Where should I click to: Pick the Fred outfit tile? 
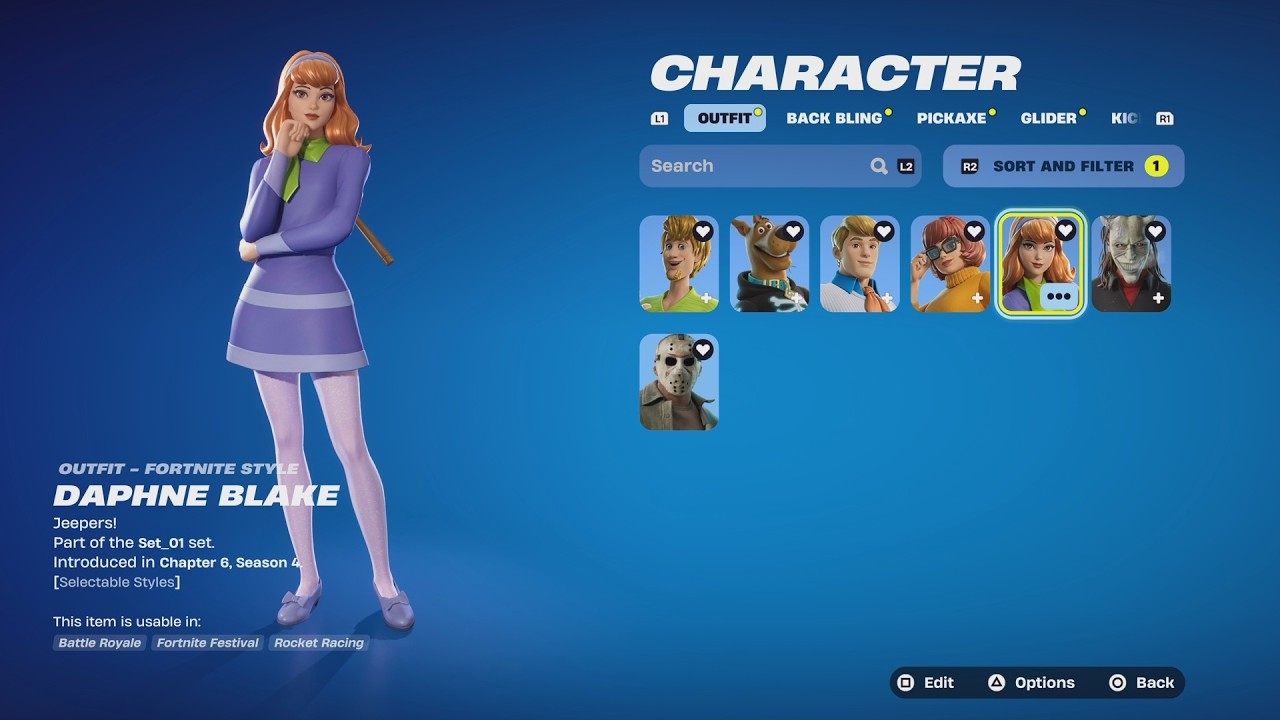coord(859,265)
